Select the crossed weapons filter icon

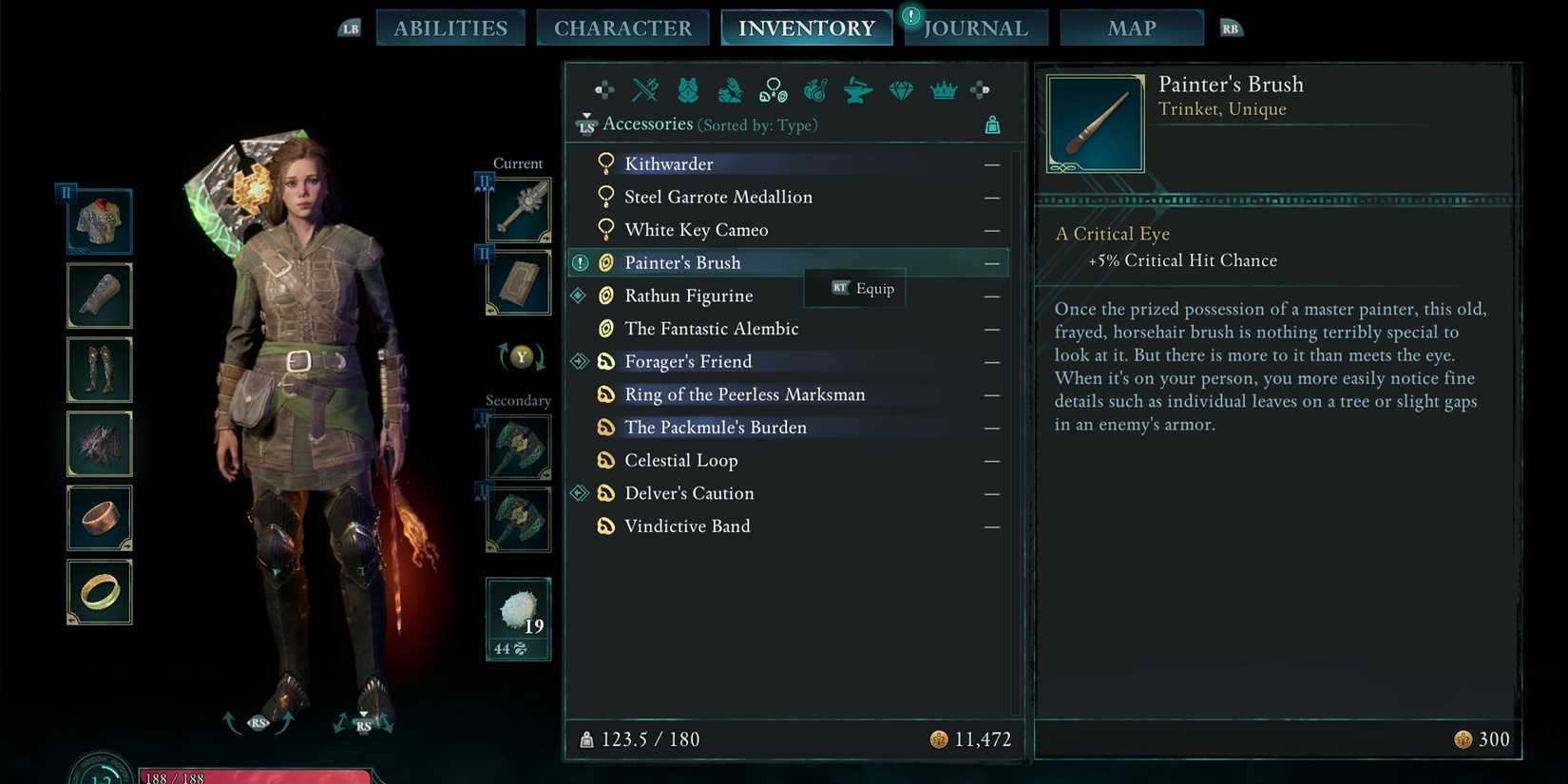(x=645, y=90)
